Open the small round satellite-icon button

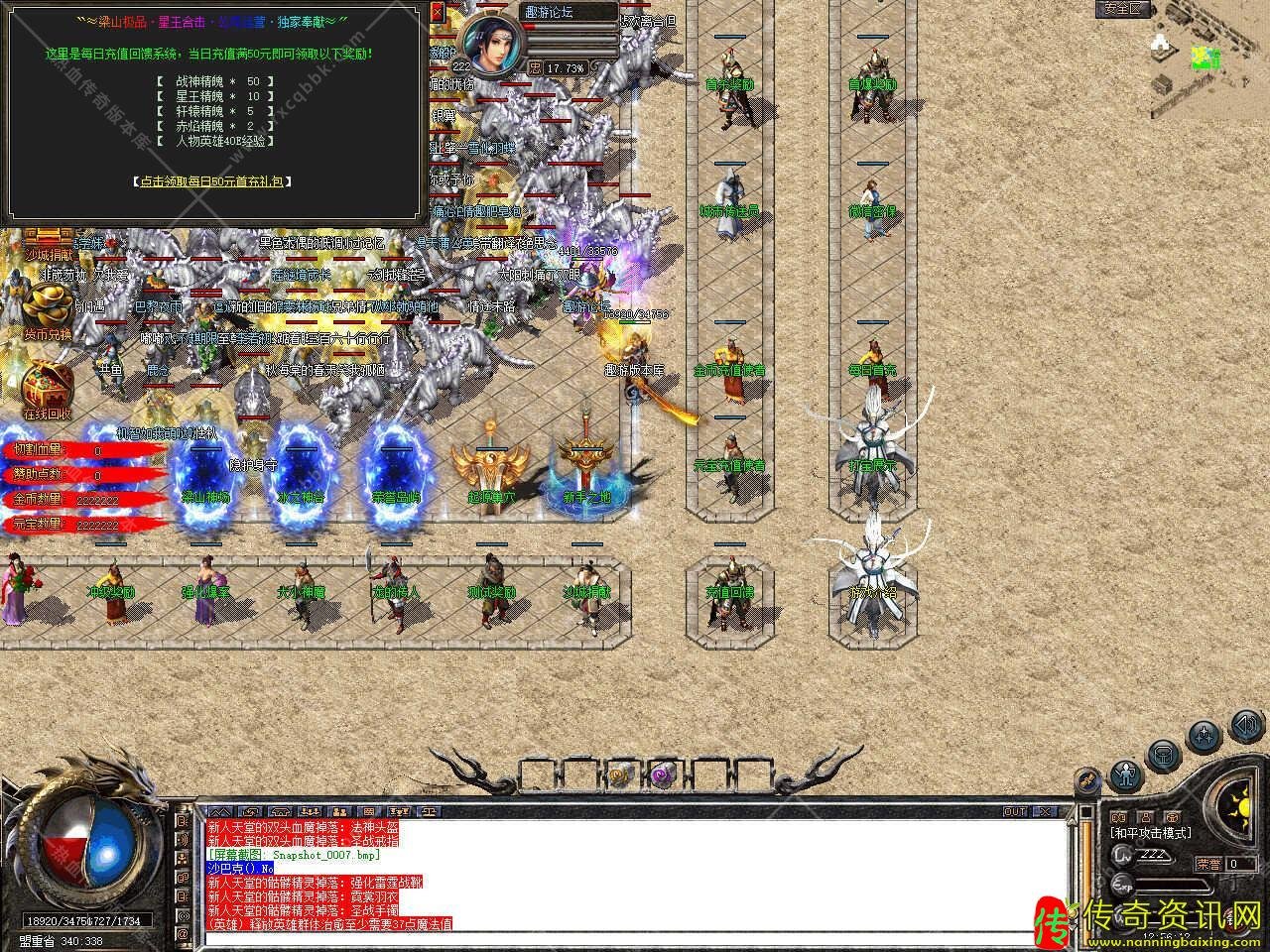1087,780
